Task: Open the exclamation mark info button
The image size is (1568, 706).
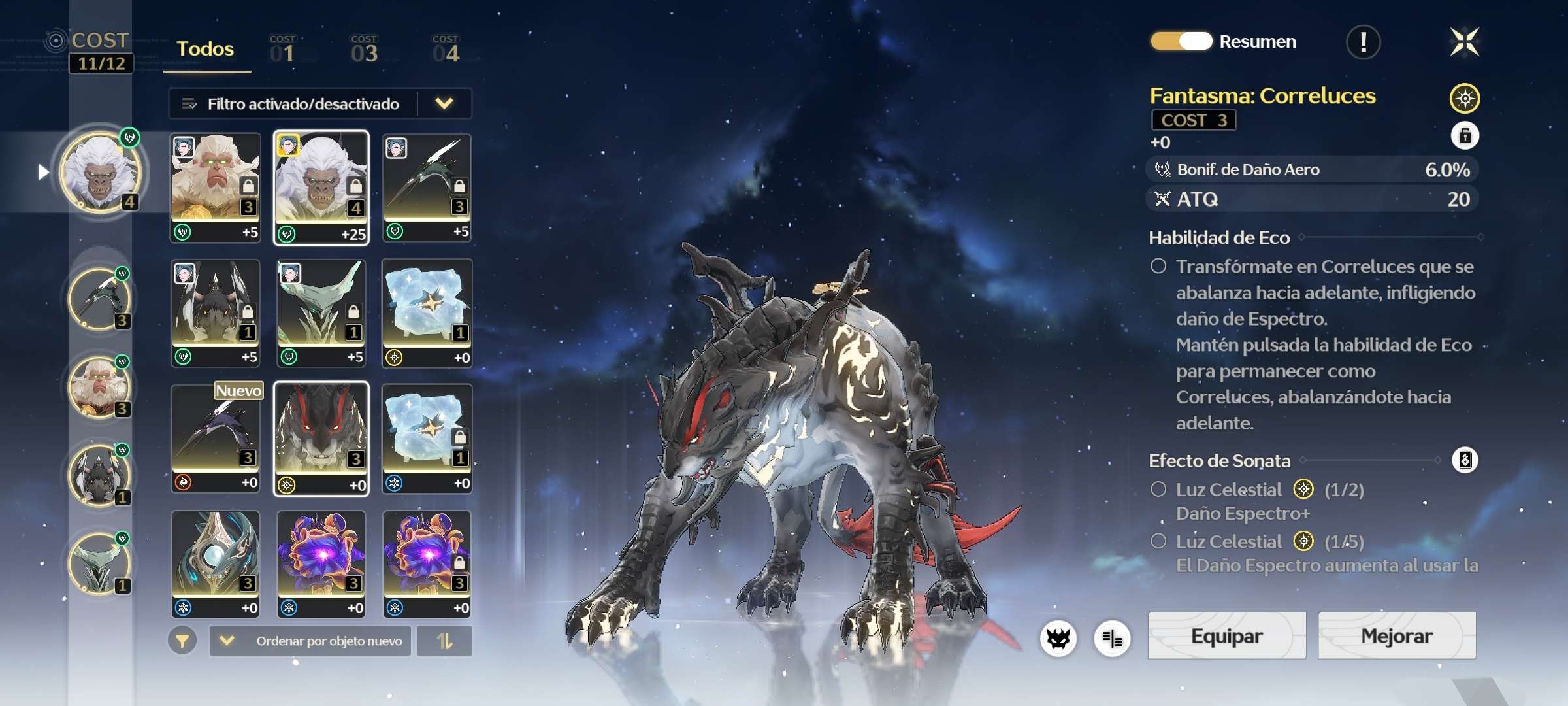Action: pos(1363,42)
